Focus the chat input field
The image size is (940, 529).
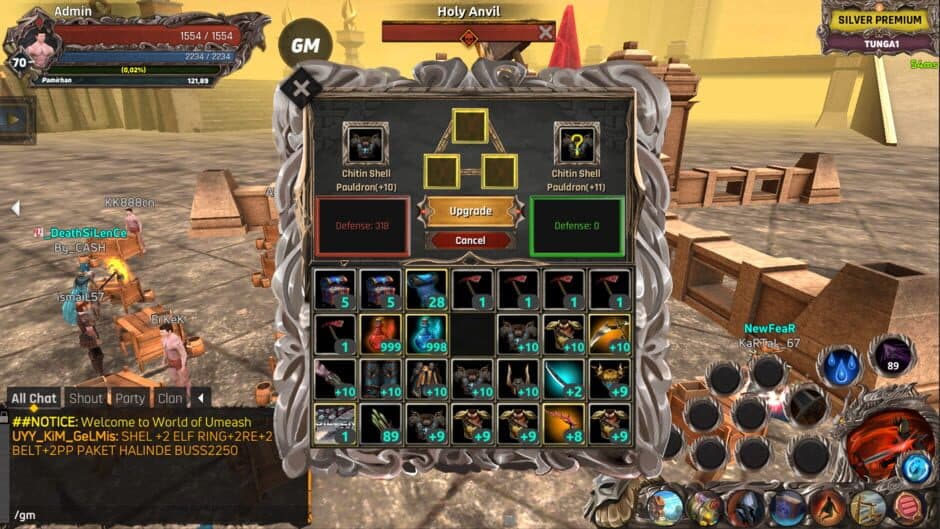150,514
